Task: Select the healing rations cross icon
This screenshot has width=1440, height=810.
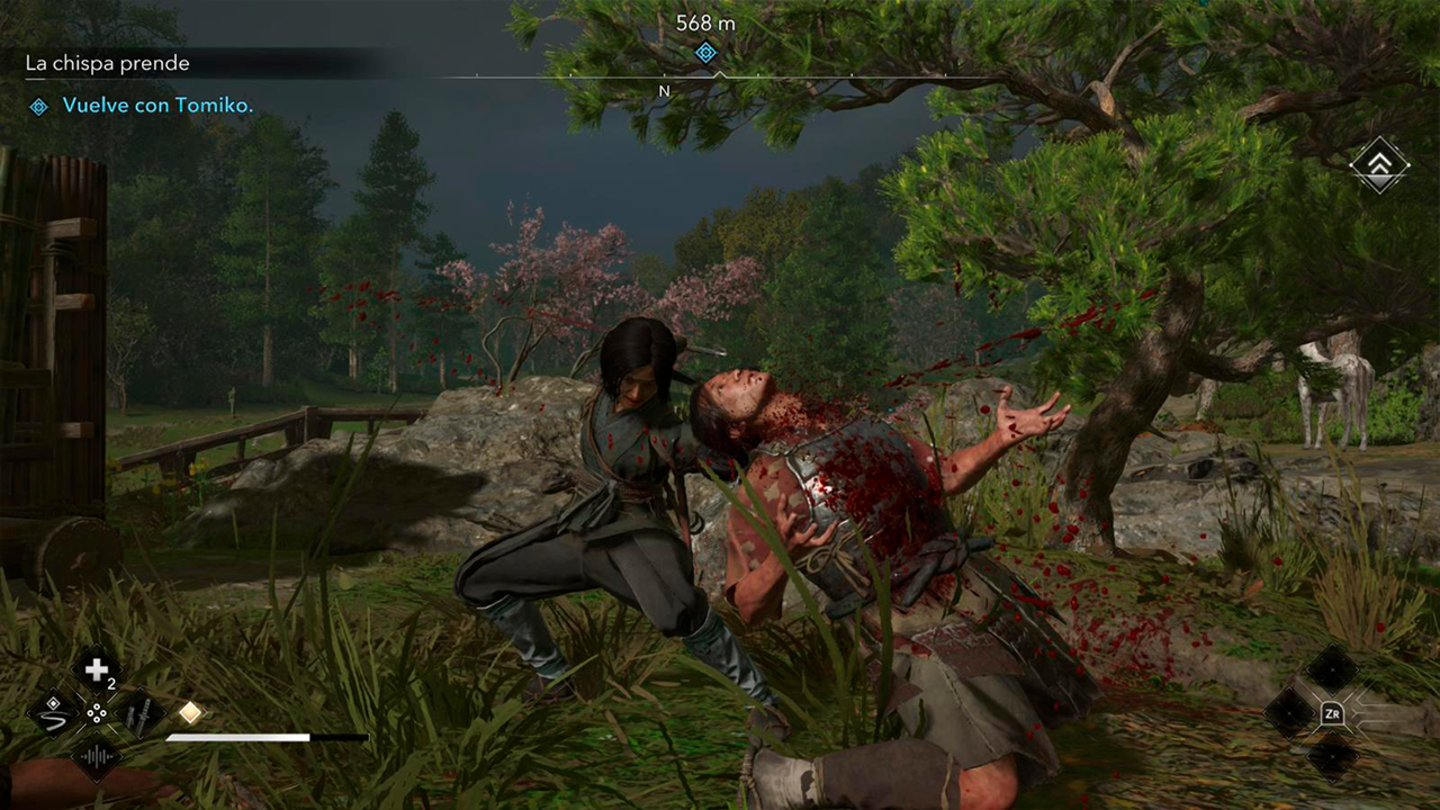Action: point(95,670)
